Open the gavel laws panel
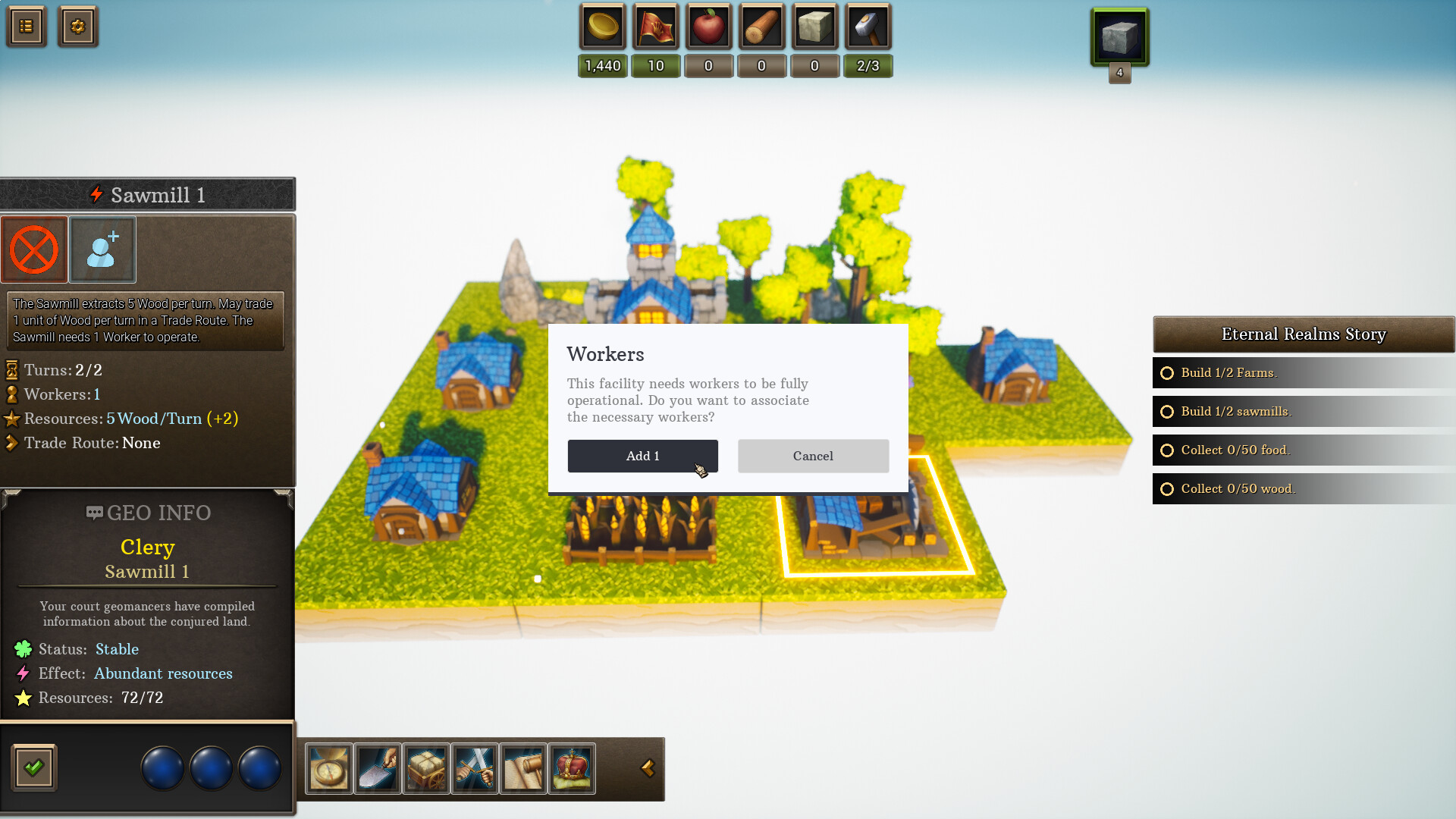Viewport: 1456px width, 819px height. click(x=523, y=768)
